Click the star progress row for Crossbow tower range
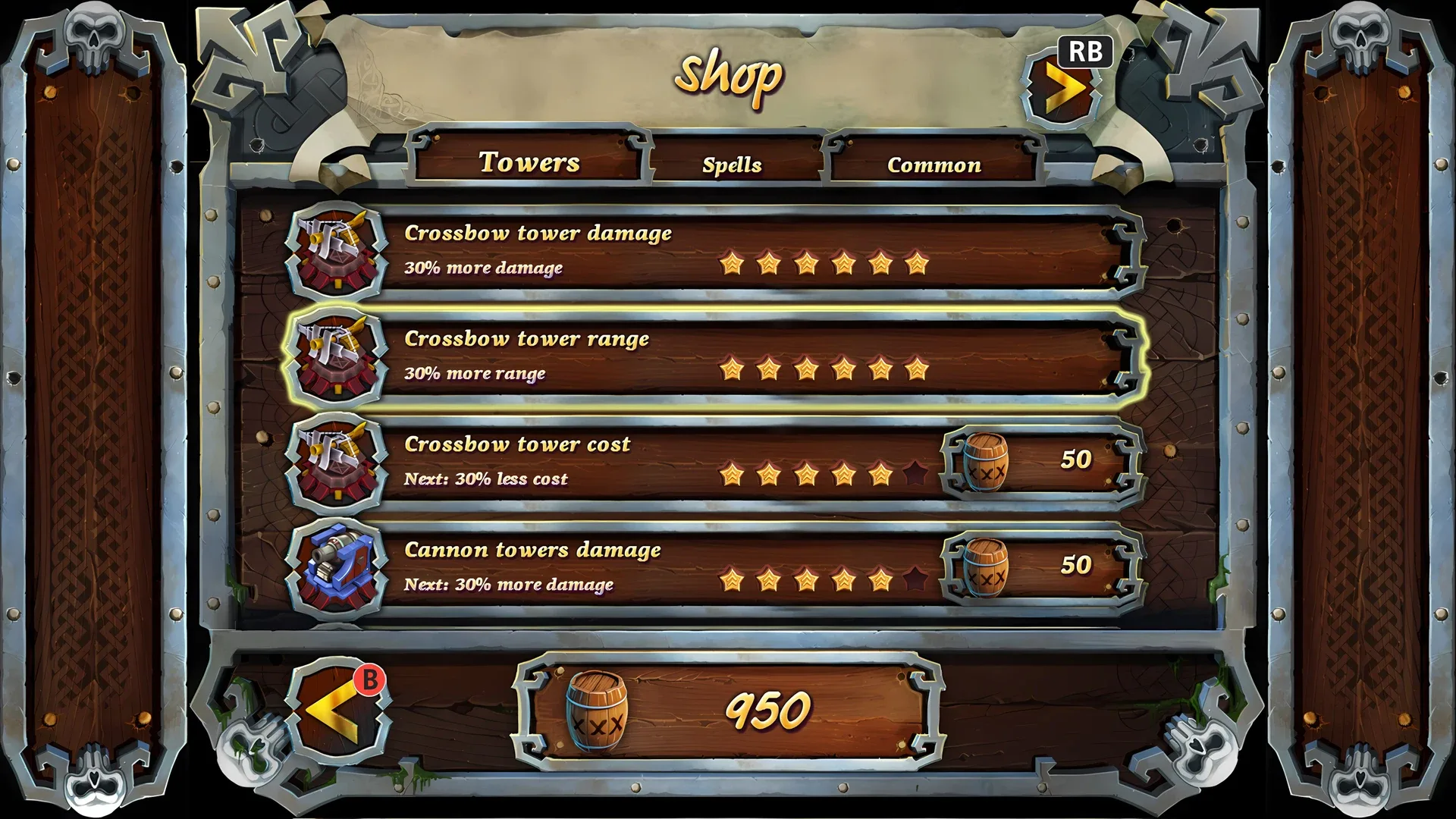The height and width of the screenshot is (819, 1456). click(x=824, y=371)
